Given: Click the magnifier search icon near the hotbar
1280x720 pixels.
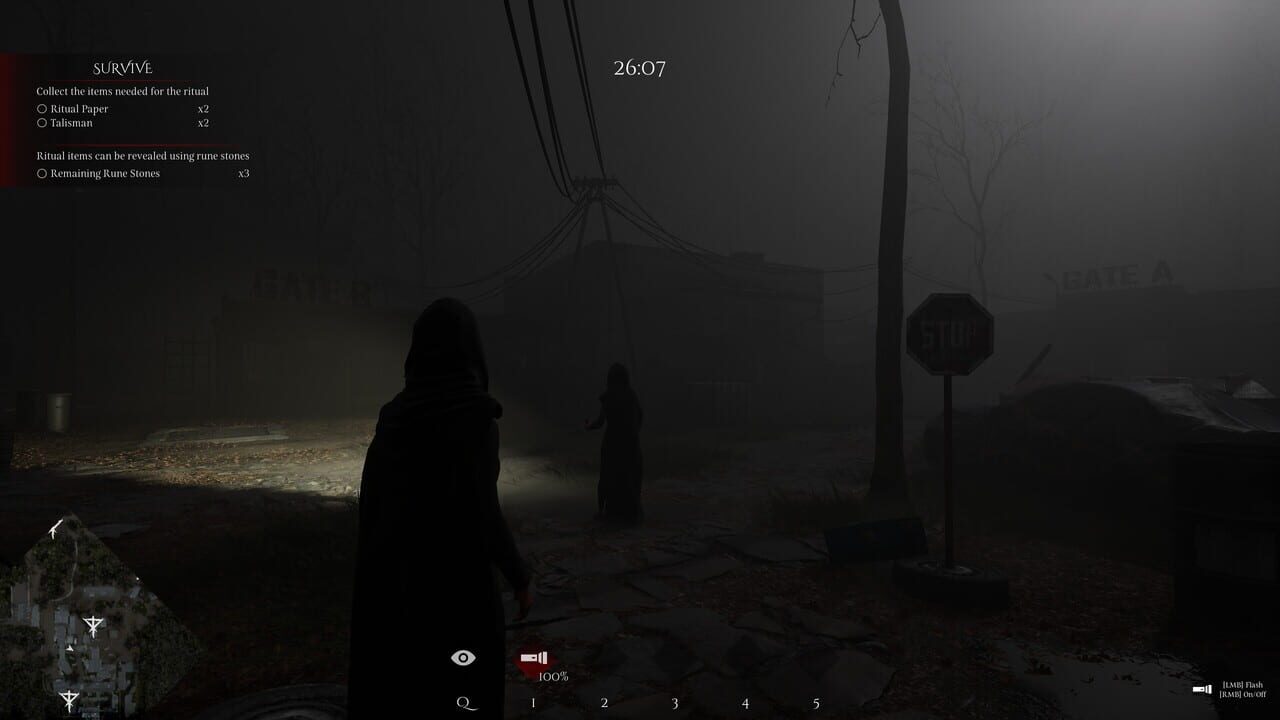Looking at the screenshot, I should pyautogui.click(x=462, y=702).
